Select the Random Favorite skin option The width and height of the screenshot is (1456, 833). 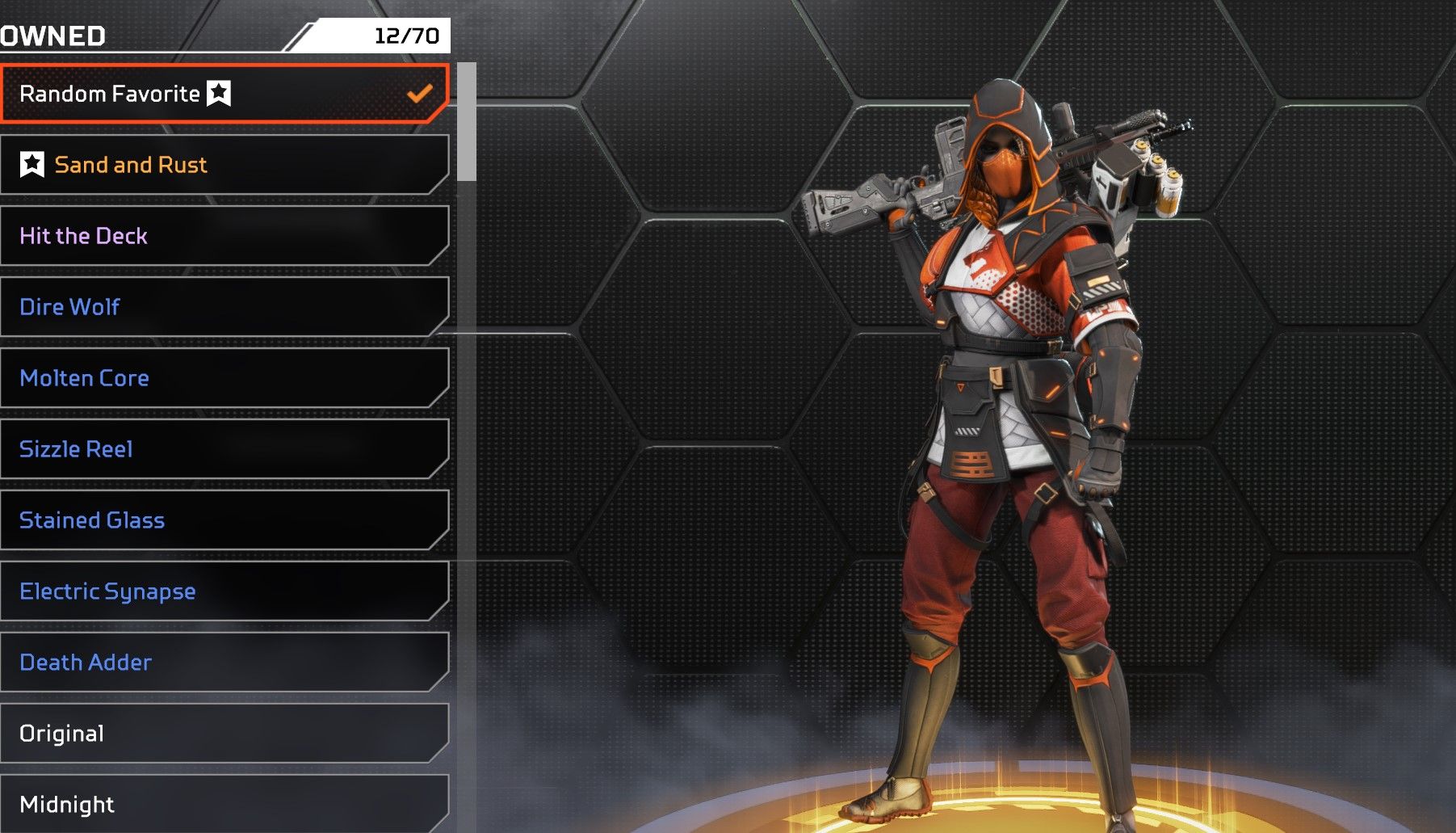coord(224,94)
